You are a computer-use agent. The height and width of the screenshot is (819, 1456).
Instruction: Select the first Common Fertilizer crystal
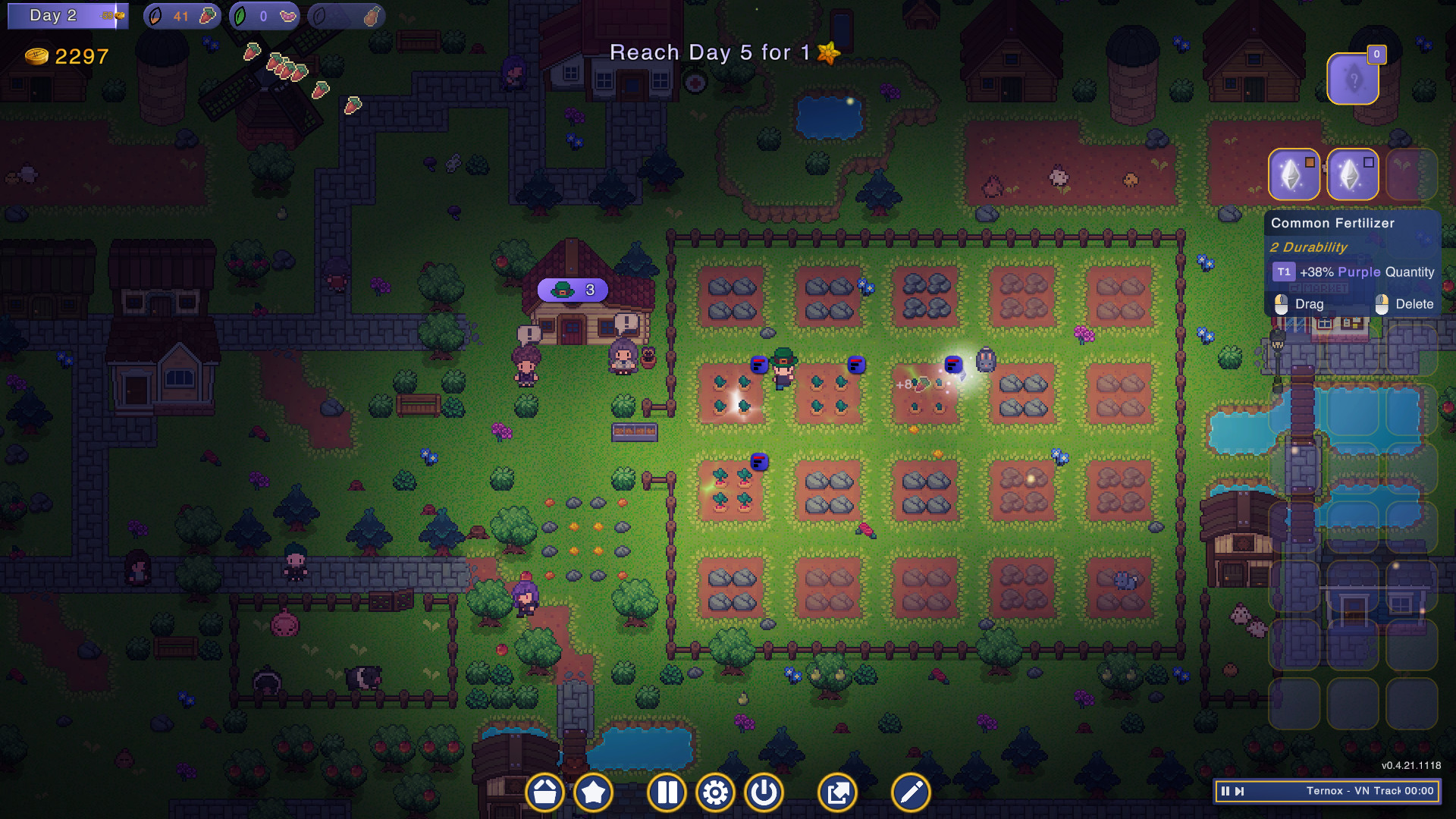(1294, 174)
